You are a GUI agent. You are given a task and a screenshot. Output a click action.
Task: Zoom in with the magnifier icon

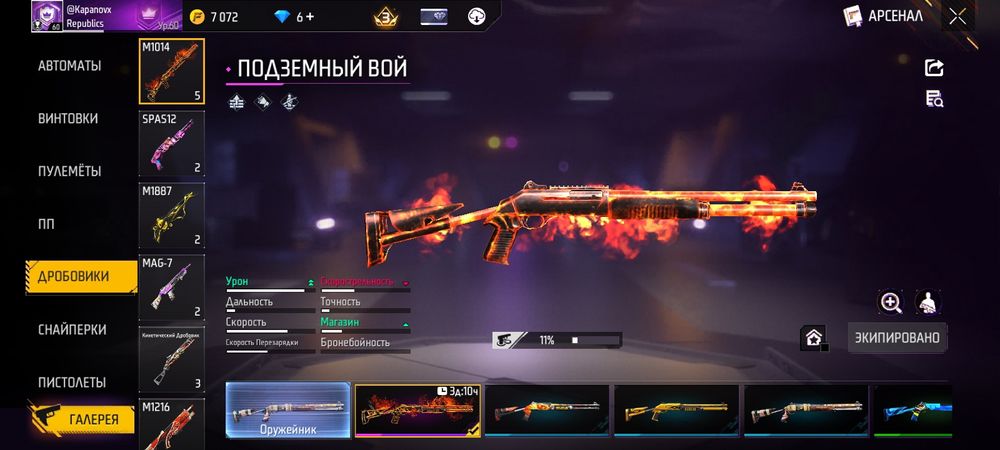pos(890,302)
